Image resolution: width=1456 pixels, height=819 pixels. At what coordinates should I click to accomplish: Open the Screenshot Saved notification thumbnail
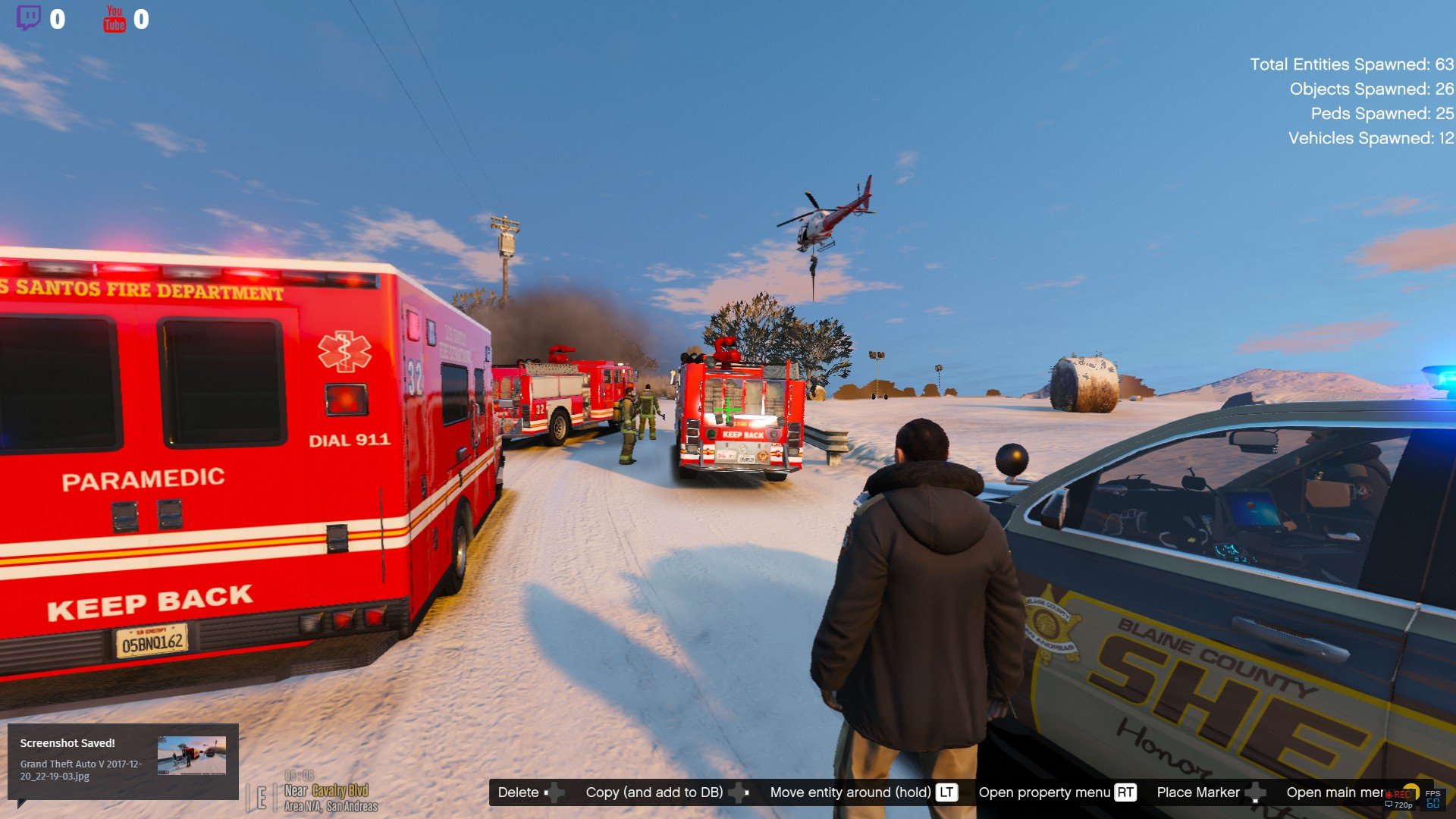pos(191,755)
